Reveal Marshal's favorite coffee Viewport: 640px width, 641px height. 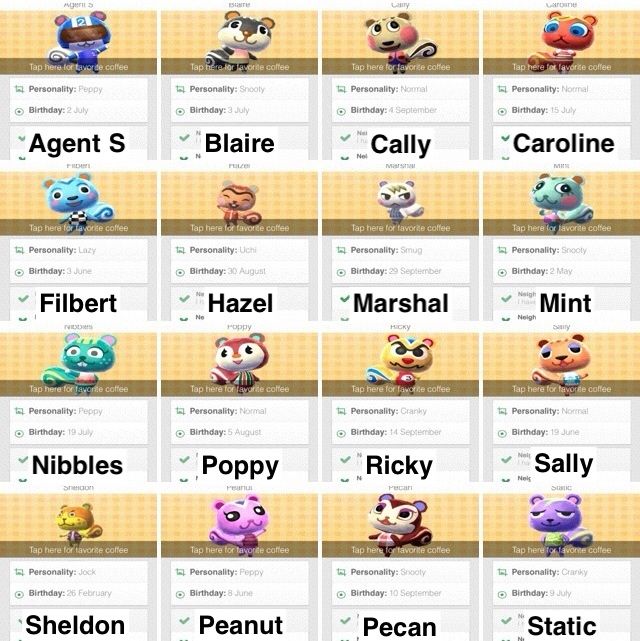click(x=400, y=228)
